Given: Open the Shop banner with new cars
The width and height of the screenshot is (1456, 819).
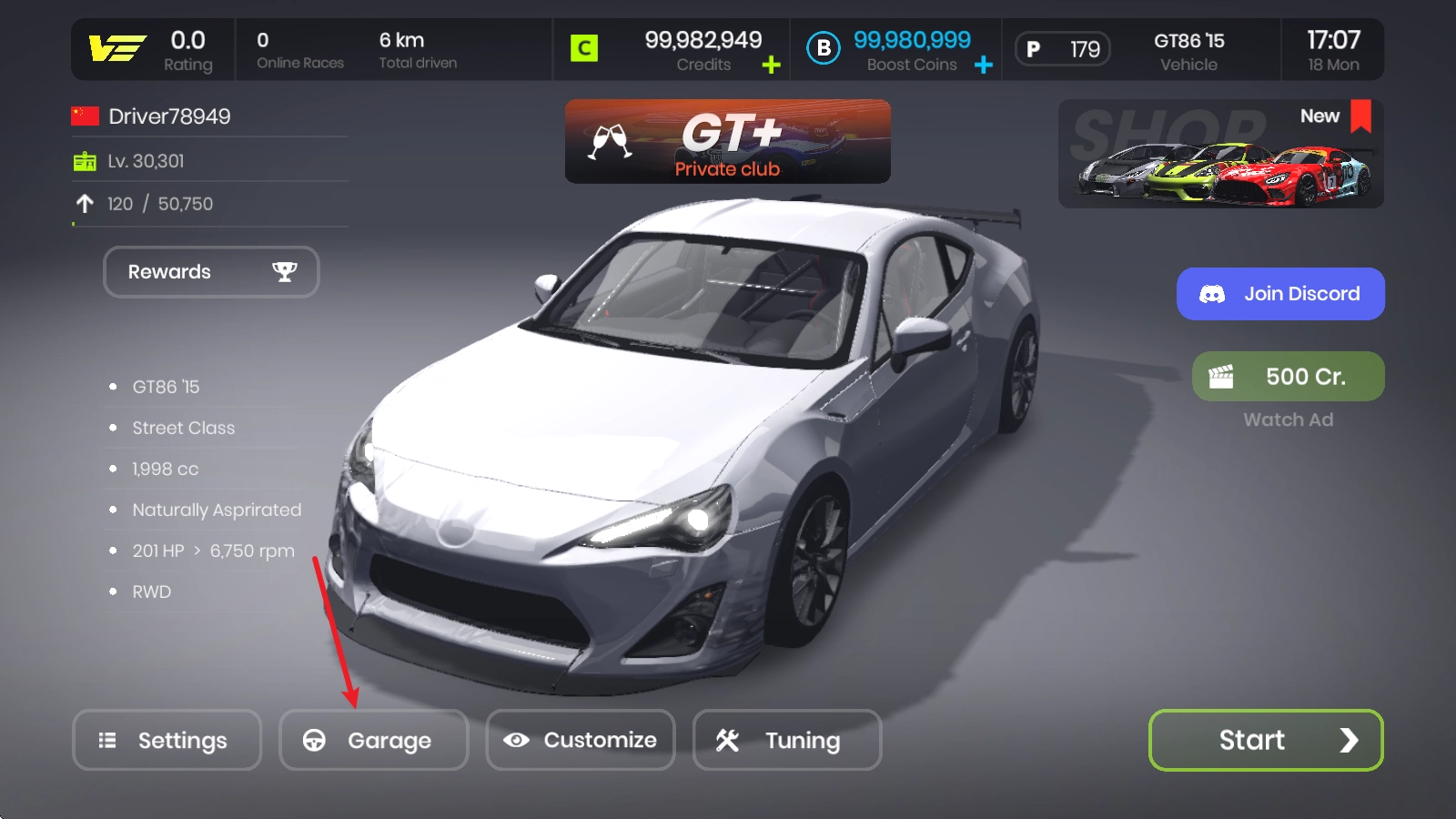Looking at the screenshot, I should 1220,154.
